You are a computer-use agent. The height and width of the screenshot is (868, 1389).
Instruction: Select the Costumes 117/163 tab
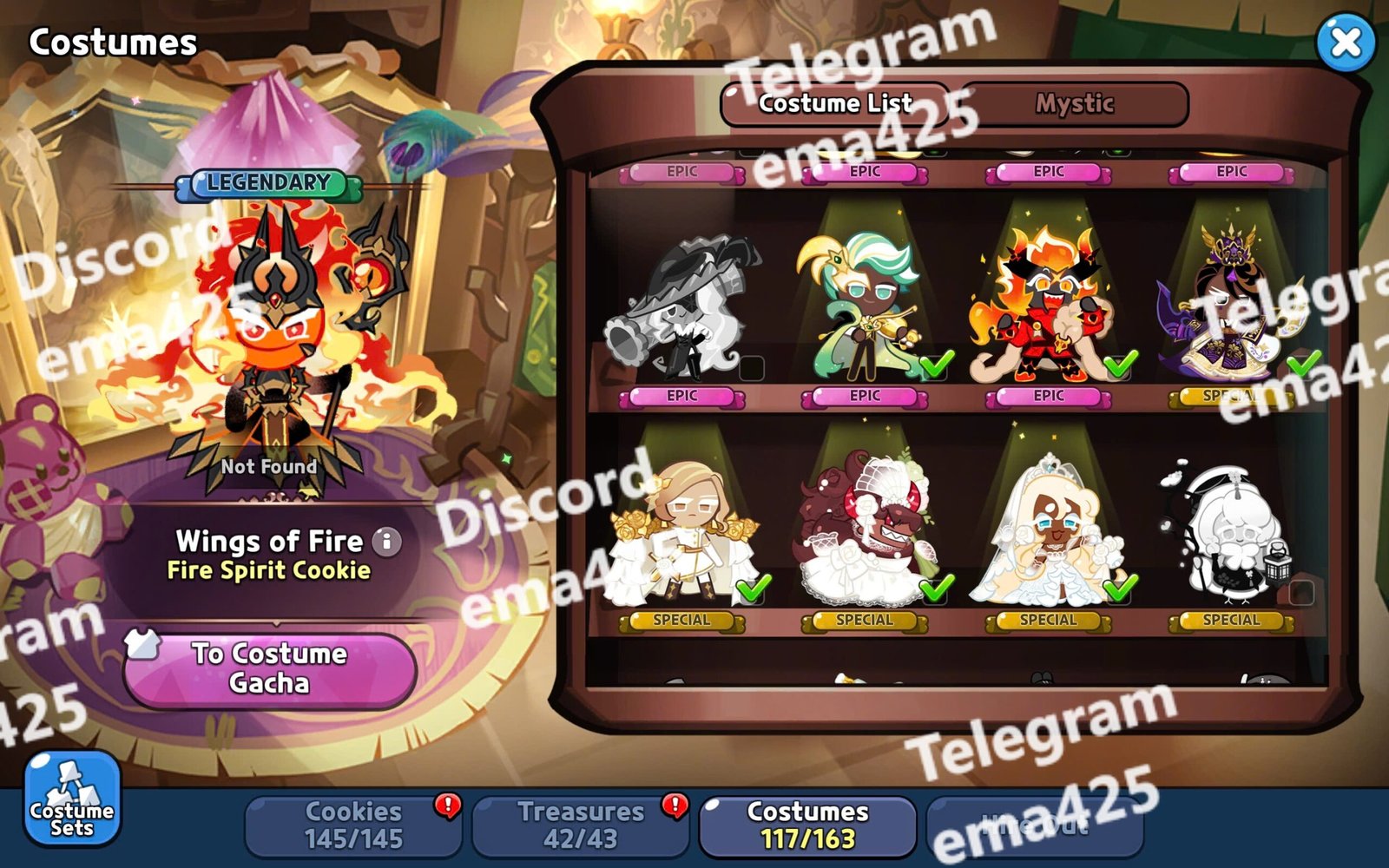click(x=807, y=825)
